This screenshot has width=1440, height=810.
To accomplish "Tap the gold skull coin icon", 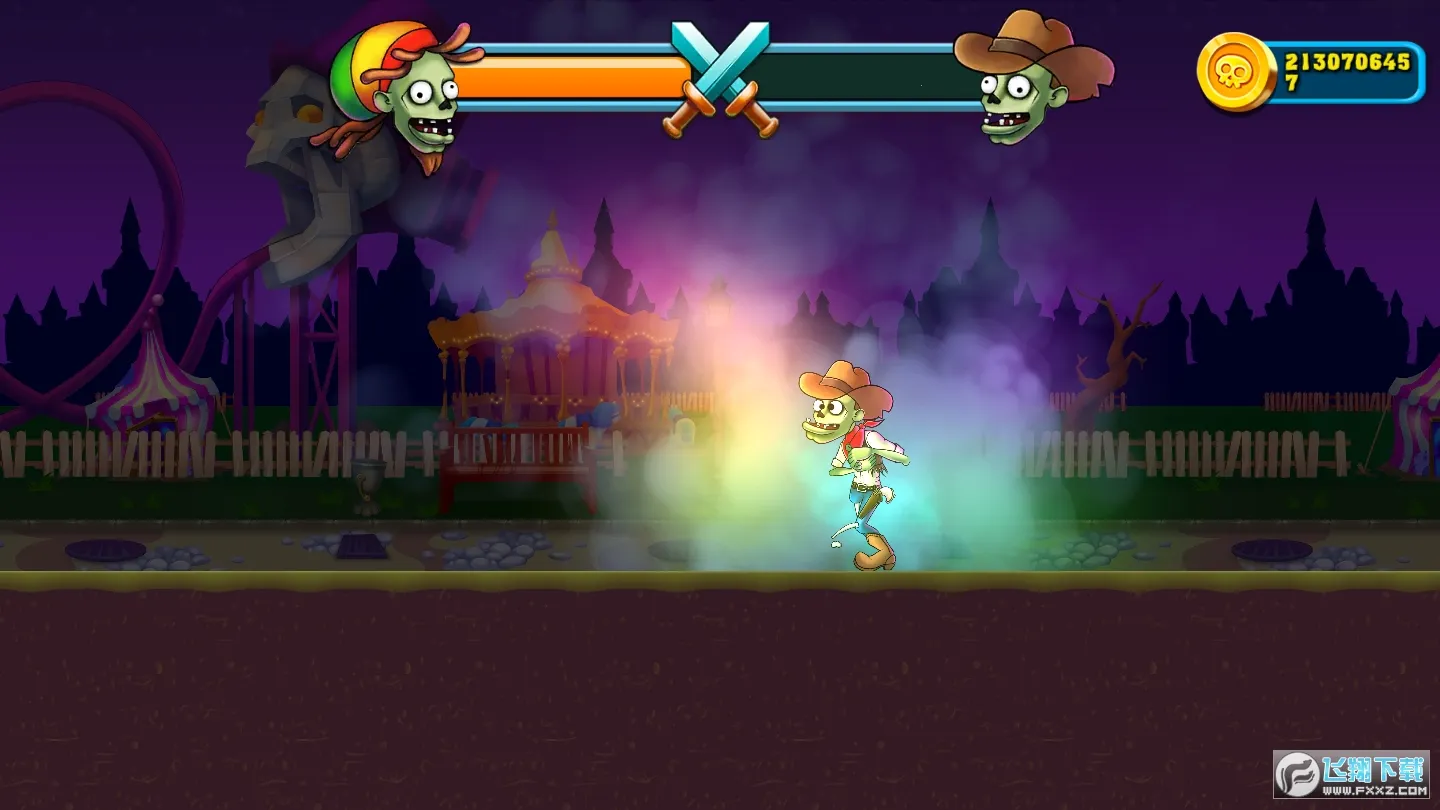I will click(x=1236, y=71).
